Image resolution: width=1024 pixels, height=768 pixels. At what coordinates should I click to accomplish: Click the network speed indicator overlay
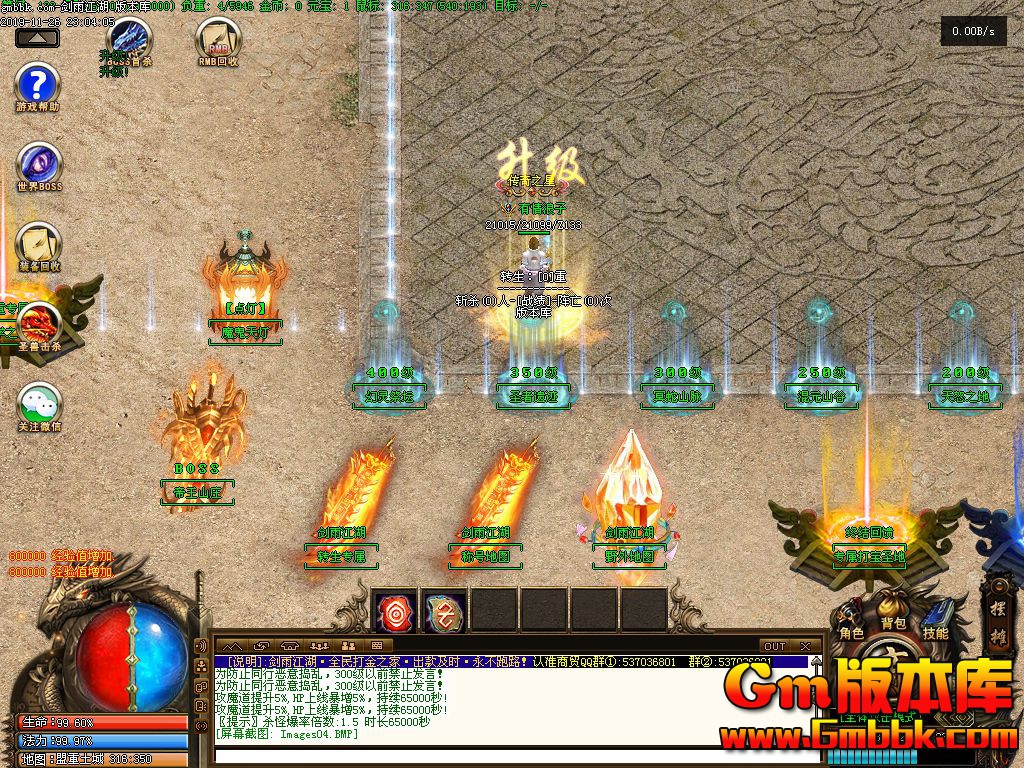tap(973, 31)
